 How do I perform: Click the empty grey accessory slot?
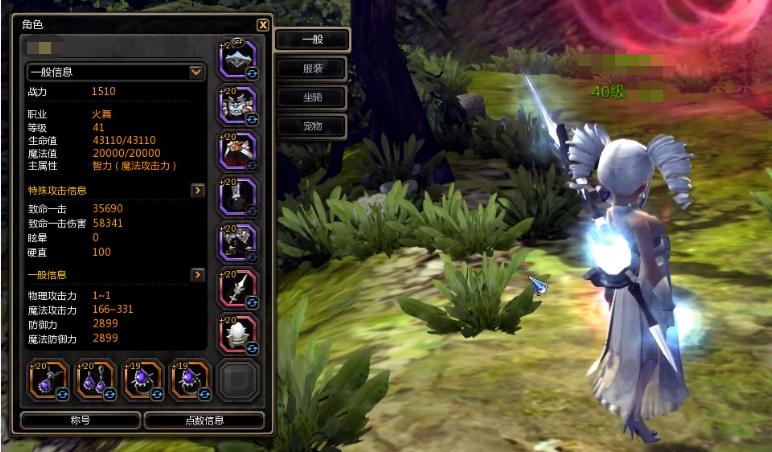tap(239, 380)
